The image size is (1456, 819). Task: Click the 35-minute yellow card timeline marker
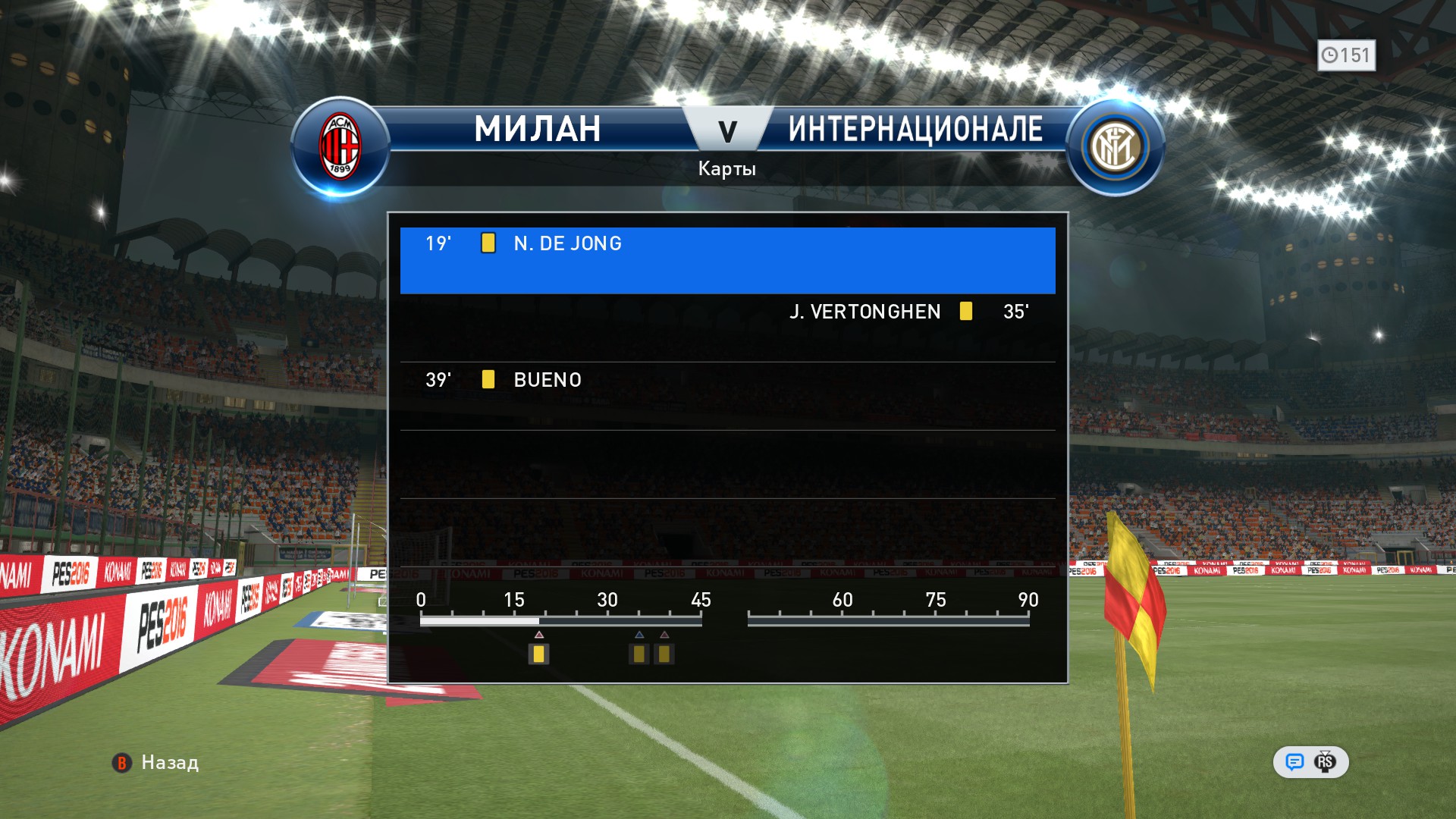click(x=639, y=654)
